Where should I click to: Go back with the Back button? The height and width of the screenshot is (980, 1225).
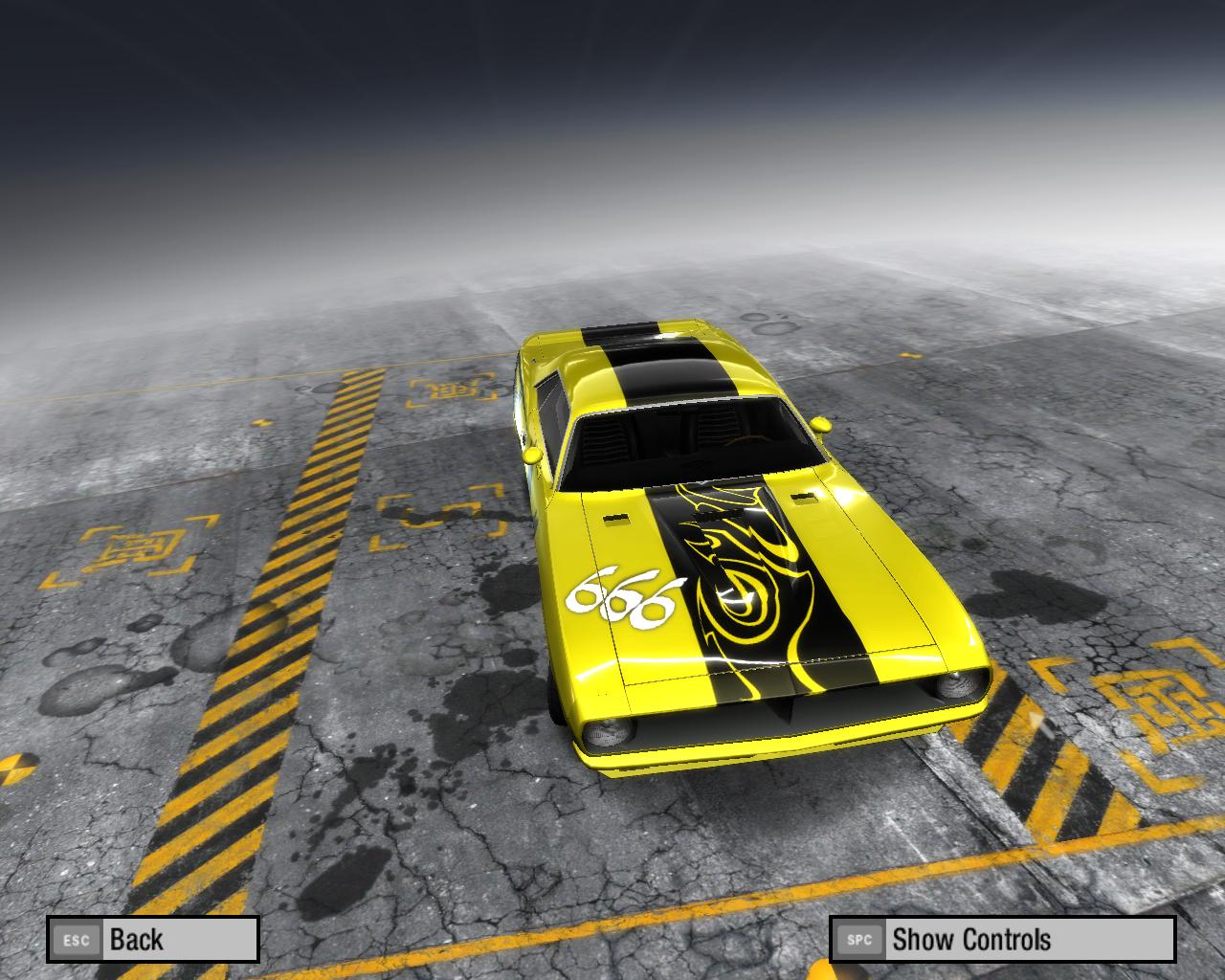coord(153,939)
